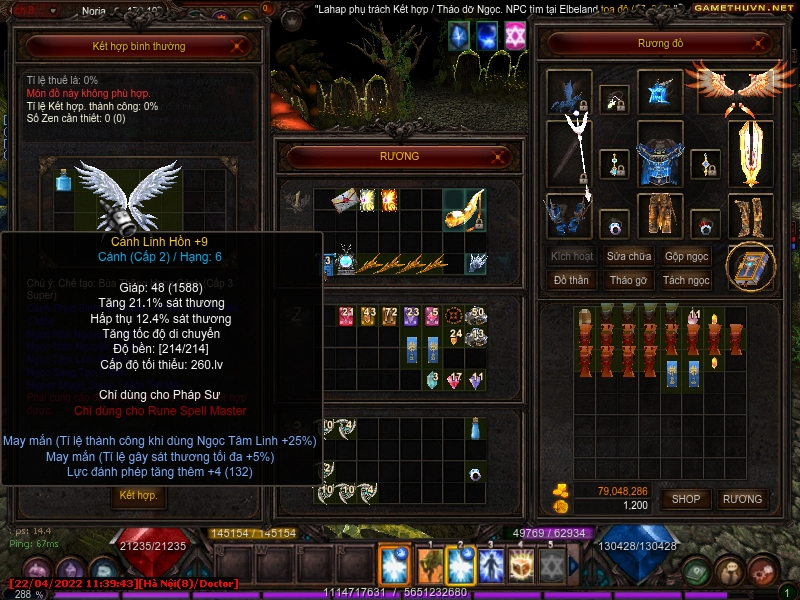Image resolution: width=800 pixels, height=600 pixels.
Task: Click the Kết hợp combine button
Action: tap(138, 495)
